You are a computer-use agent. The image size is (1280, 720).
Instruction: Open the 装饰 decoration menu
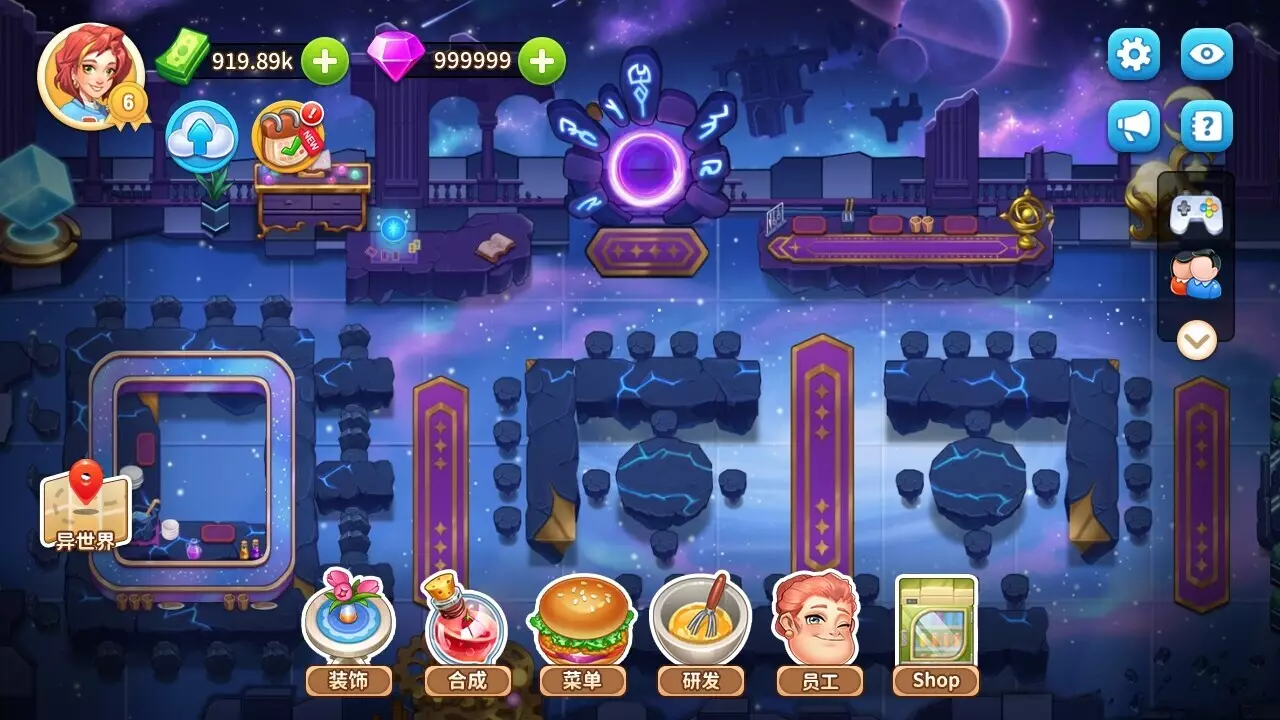click(x=348, y=632)
